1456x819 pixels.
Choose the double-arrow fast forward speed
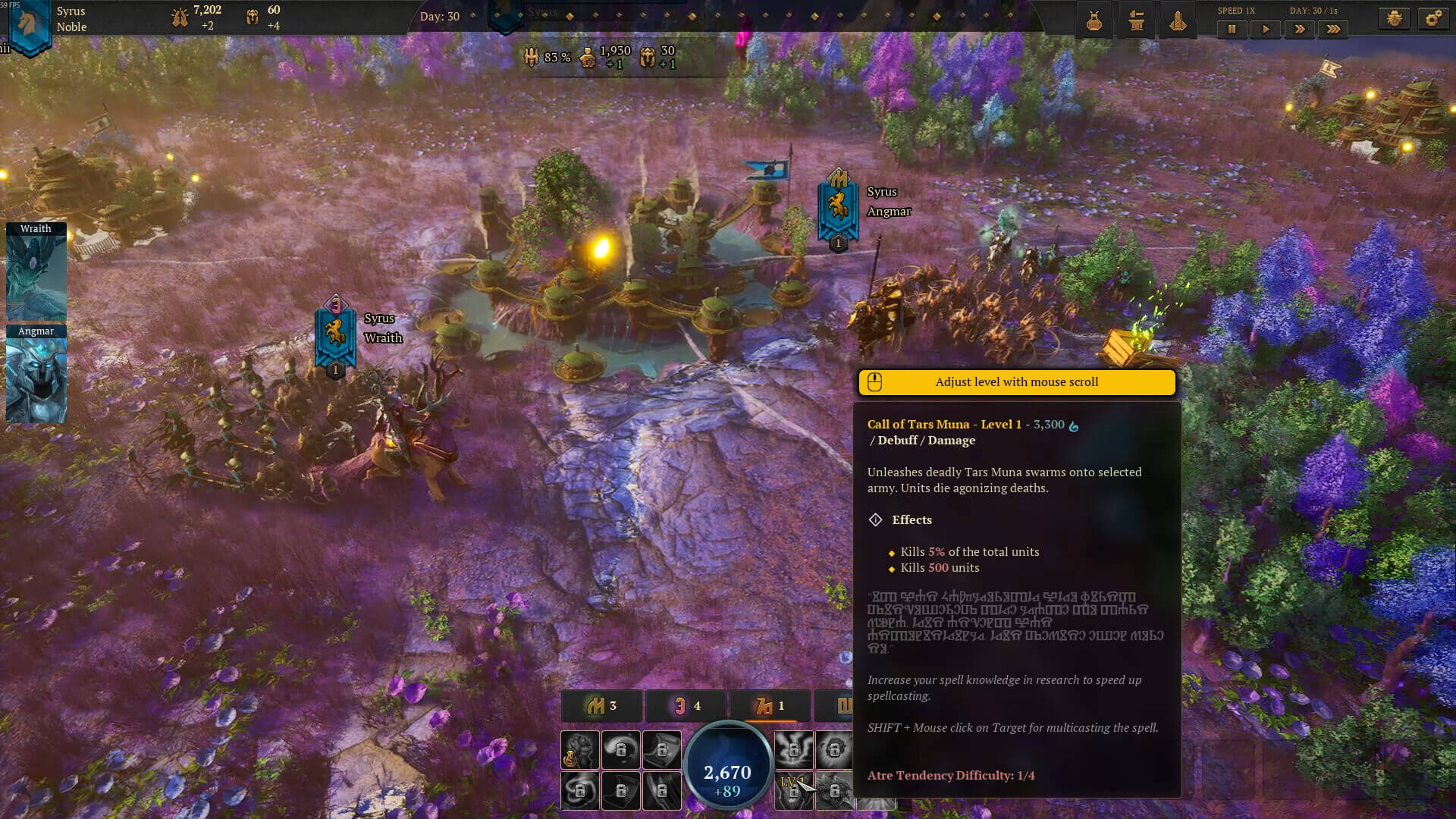1300,29
